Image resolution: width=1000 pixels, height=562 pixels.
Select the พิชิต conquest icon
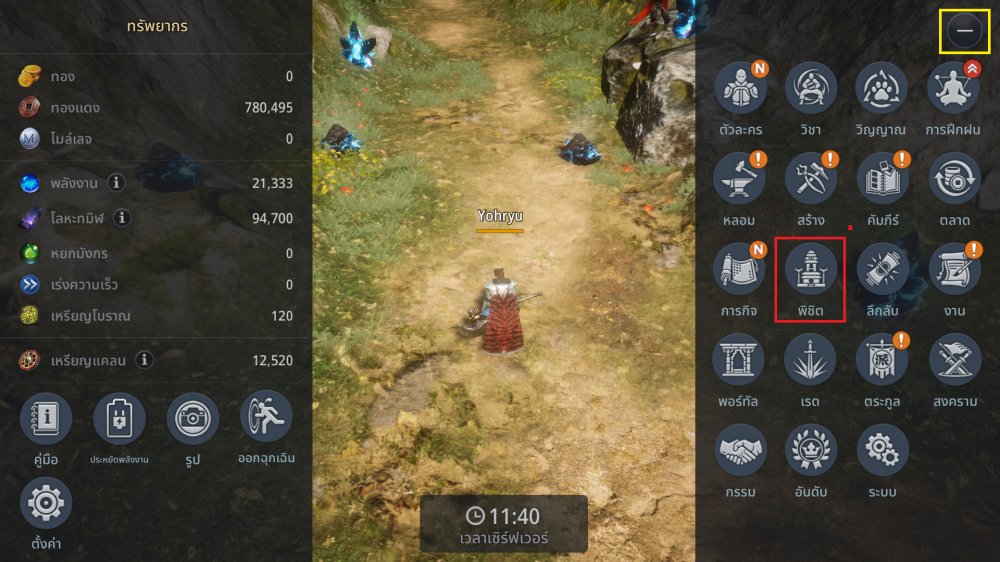click(x=810, y=269)
